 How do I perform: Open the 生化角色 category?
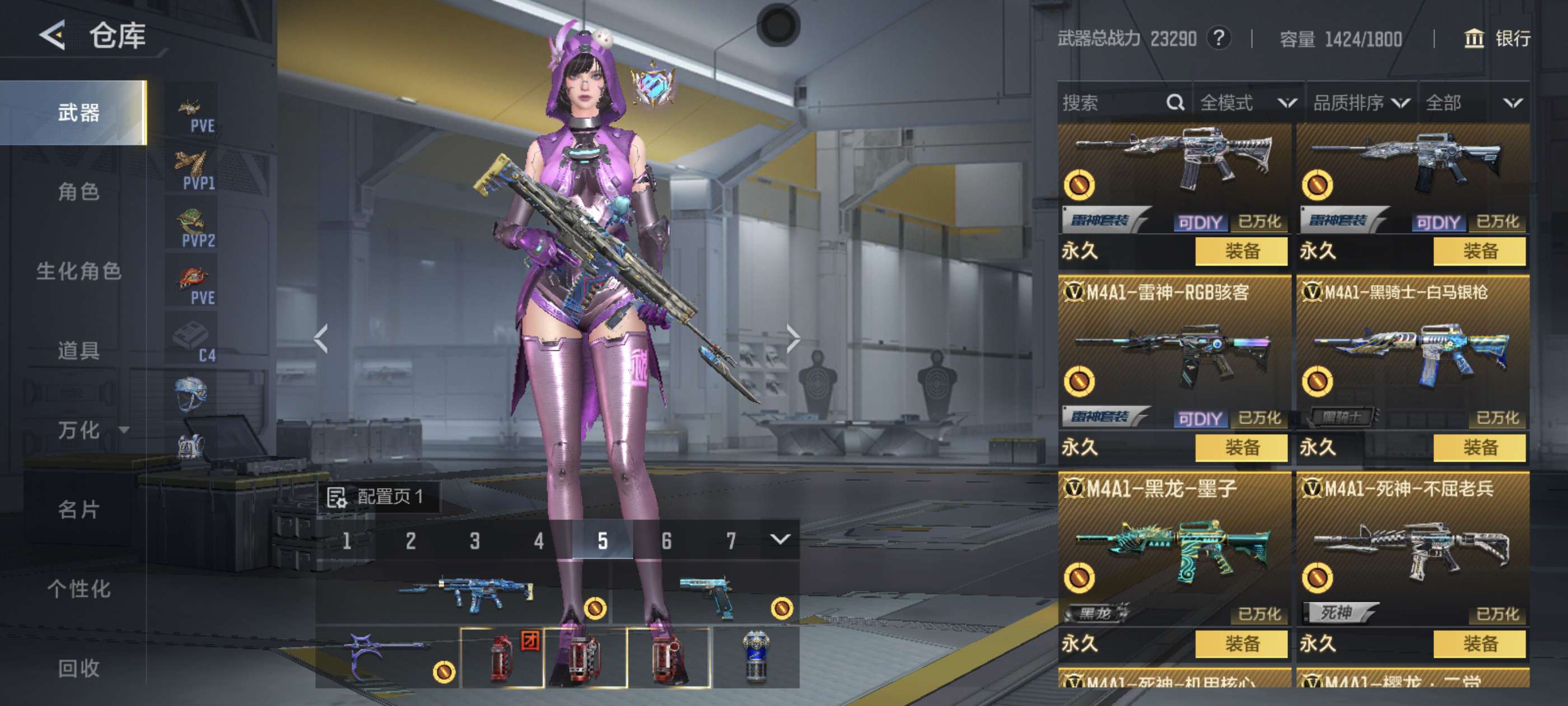click(78, 271)
